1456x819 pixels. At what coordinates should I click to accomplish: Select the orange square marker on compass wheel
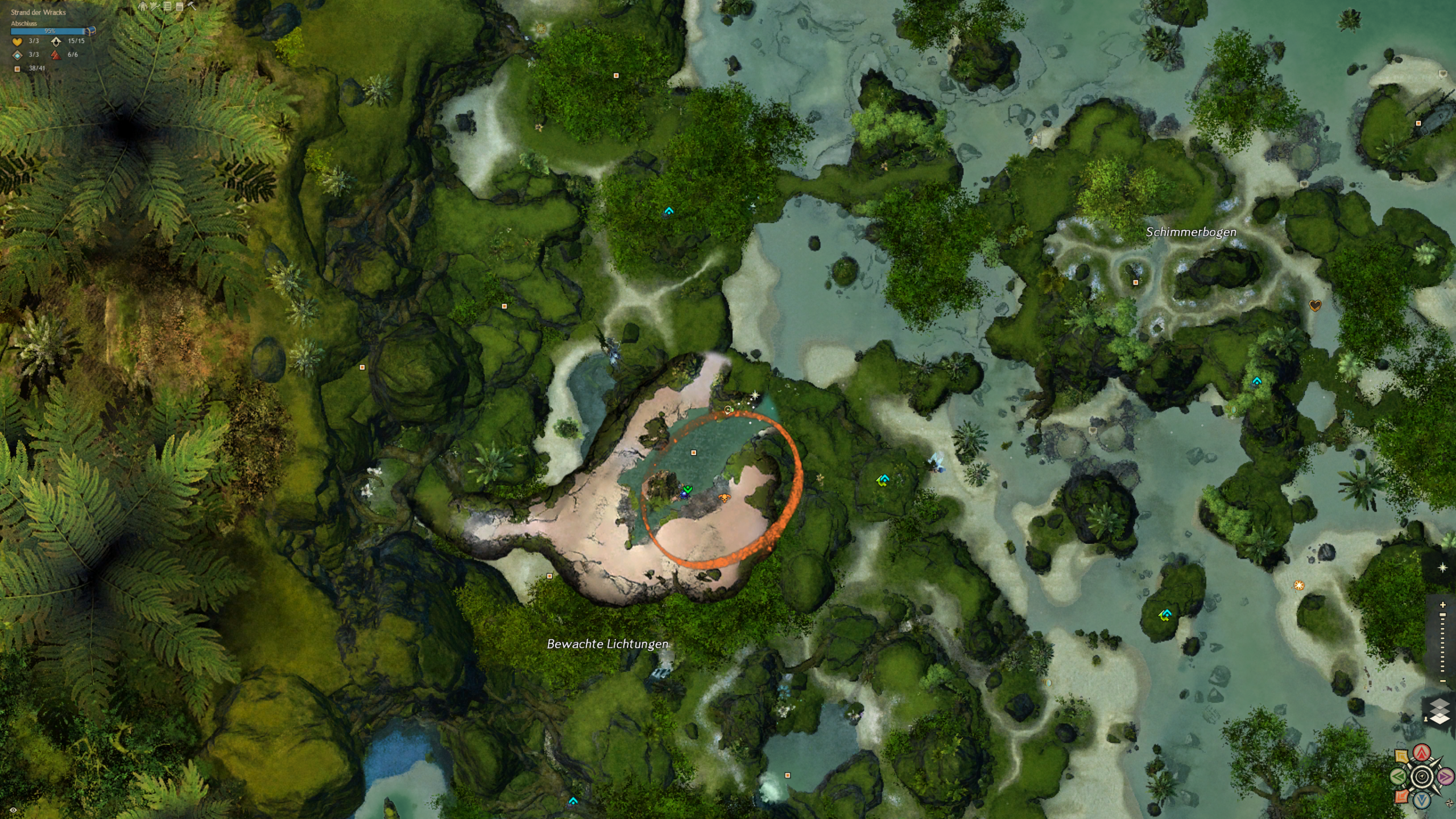[1402, 796]
